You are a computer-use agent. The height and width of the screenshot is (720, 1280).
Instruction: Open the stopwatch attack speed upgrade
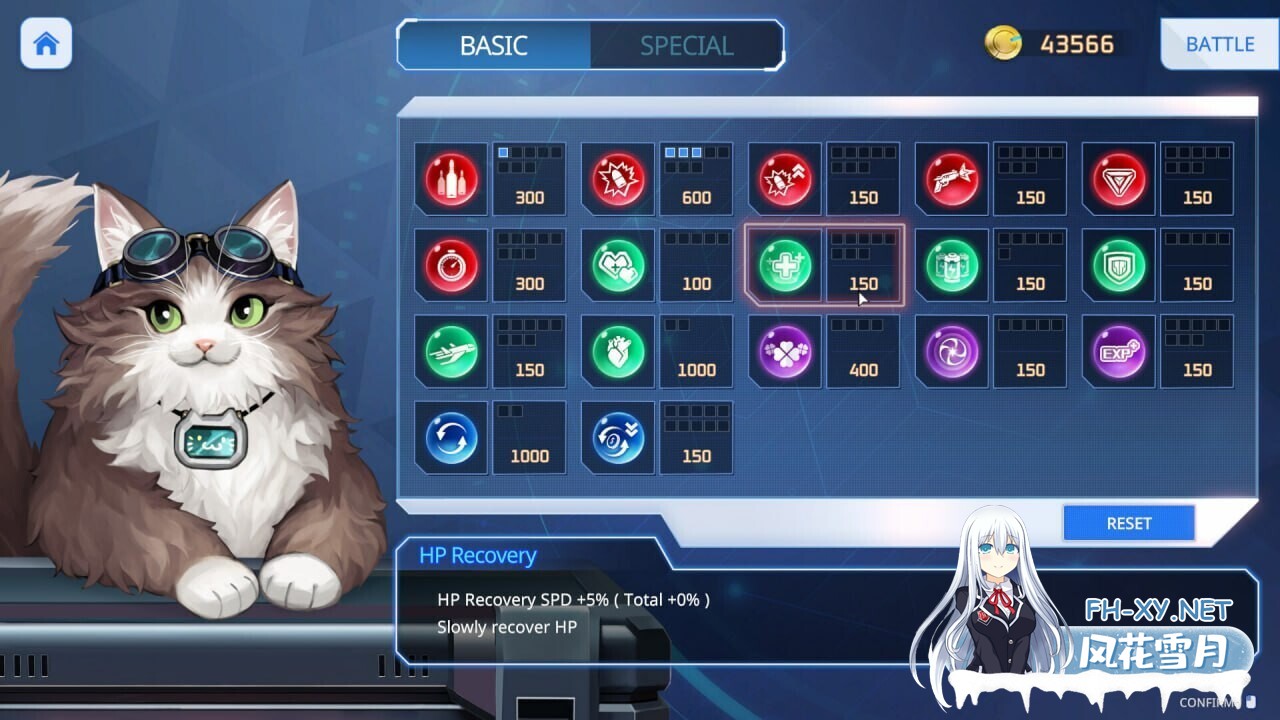[450, 266]
